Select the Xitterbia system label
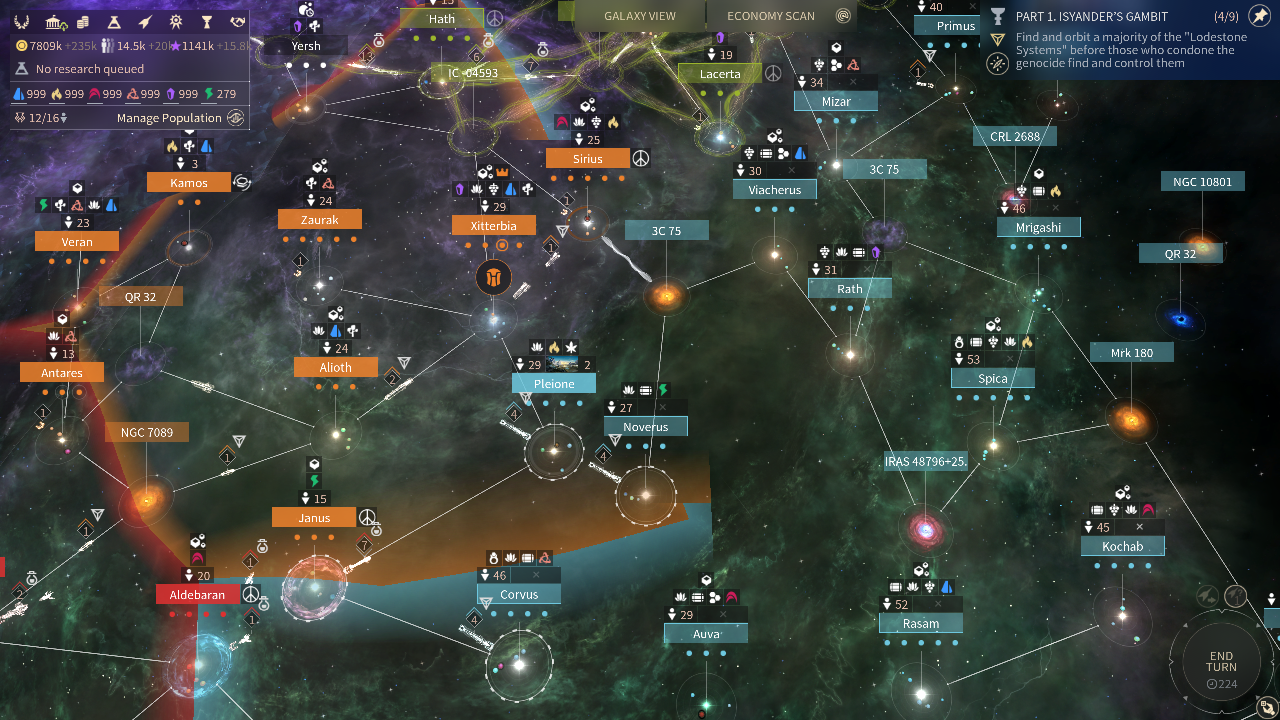 tap(493, 226)
